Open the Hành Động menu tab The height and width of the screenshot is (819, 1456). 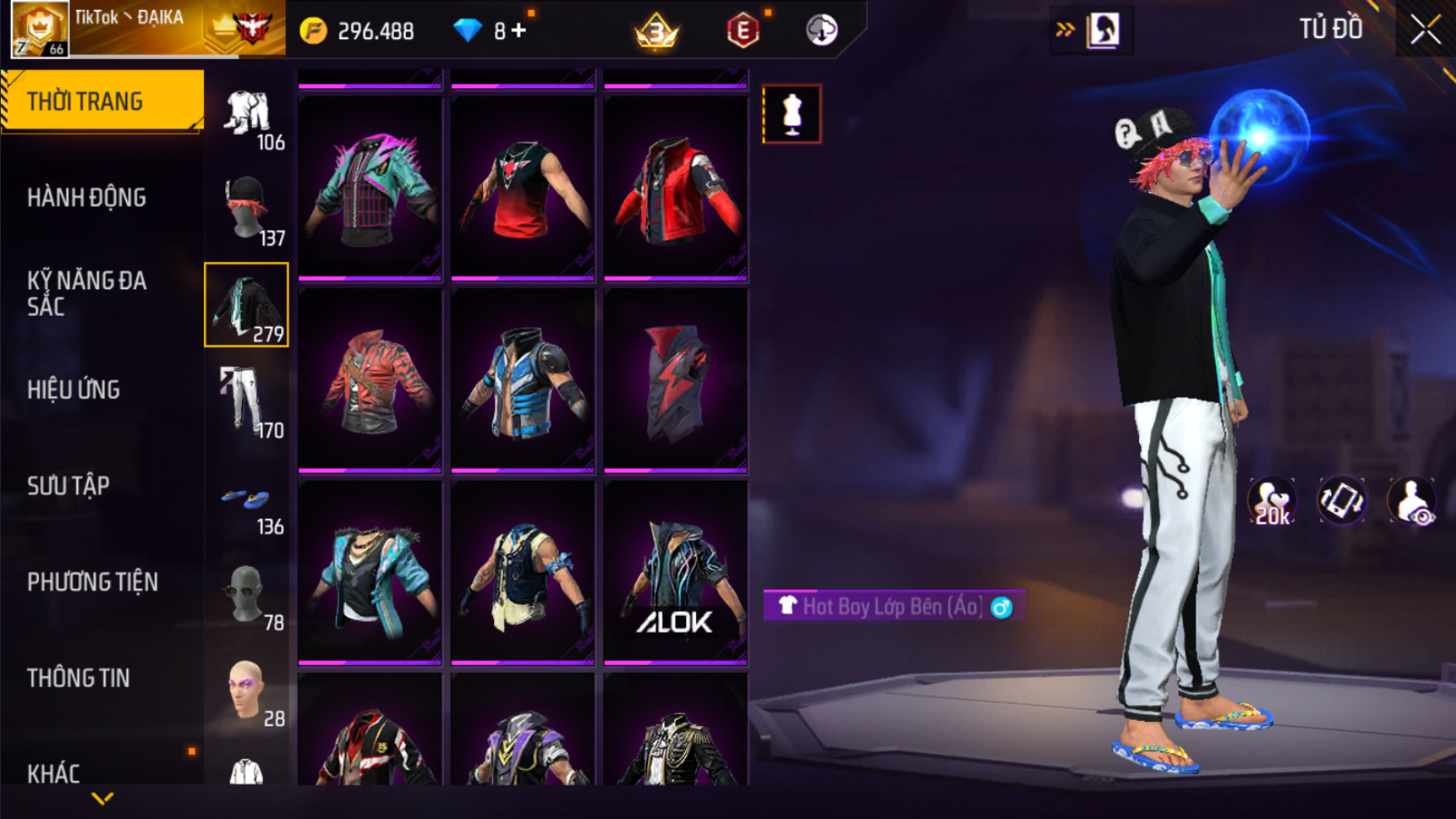86,198
